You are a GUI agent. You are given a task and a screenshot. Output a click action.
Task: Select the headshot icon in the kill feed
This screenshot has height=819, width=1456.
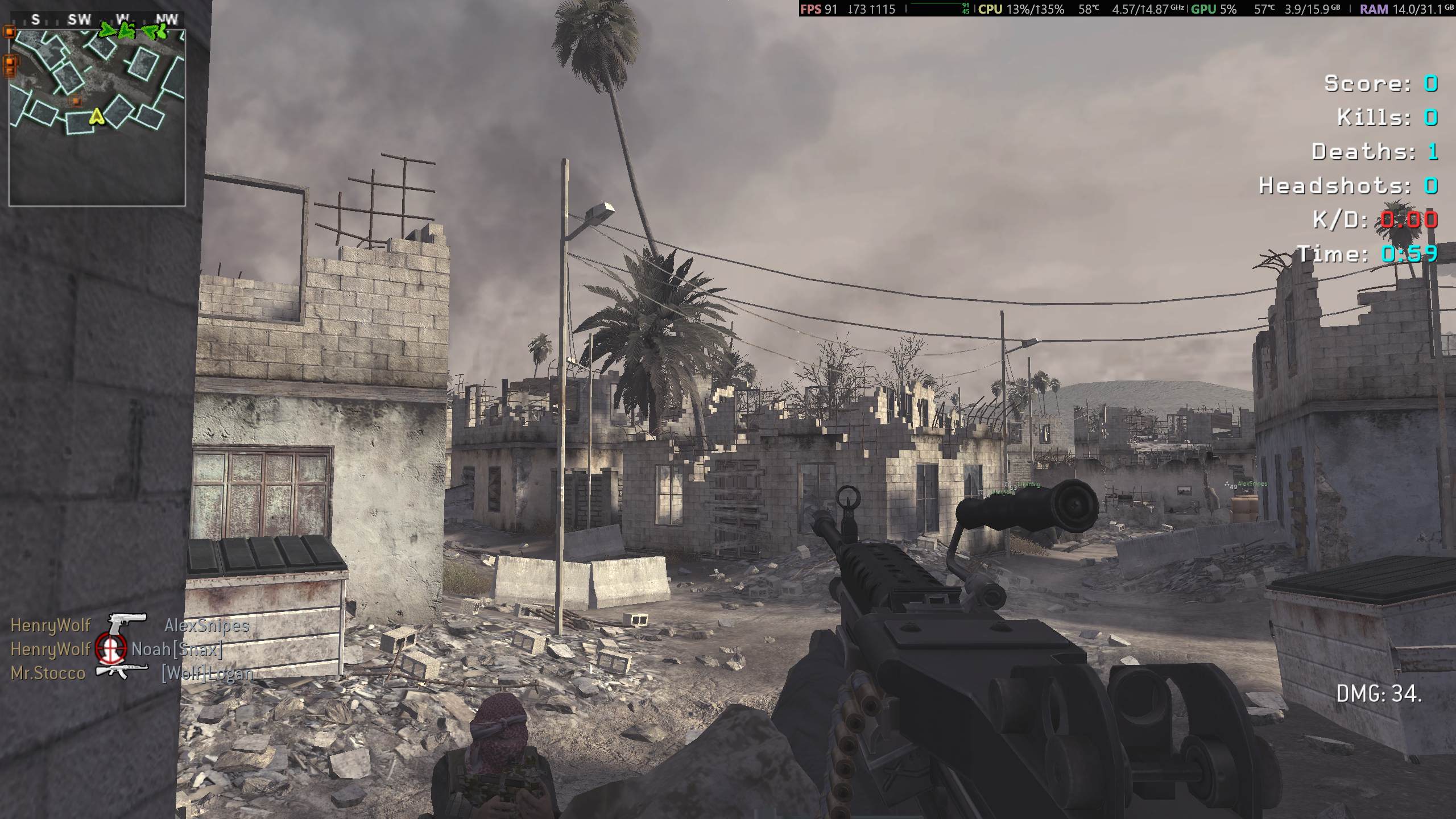coord(111,648)
